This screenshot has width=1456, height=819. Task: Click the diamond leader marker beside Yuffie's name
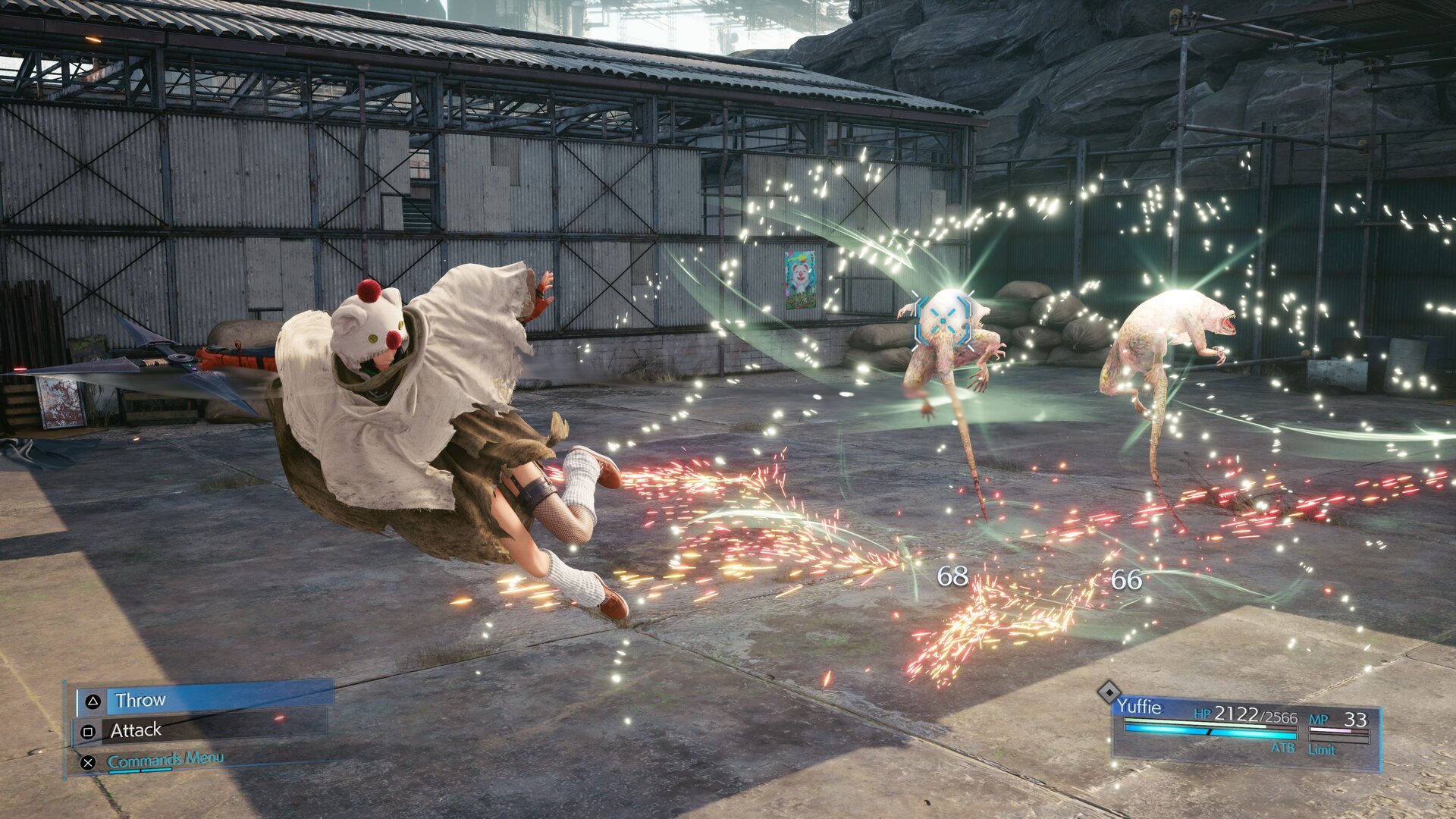pos(1110,693)
